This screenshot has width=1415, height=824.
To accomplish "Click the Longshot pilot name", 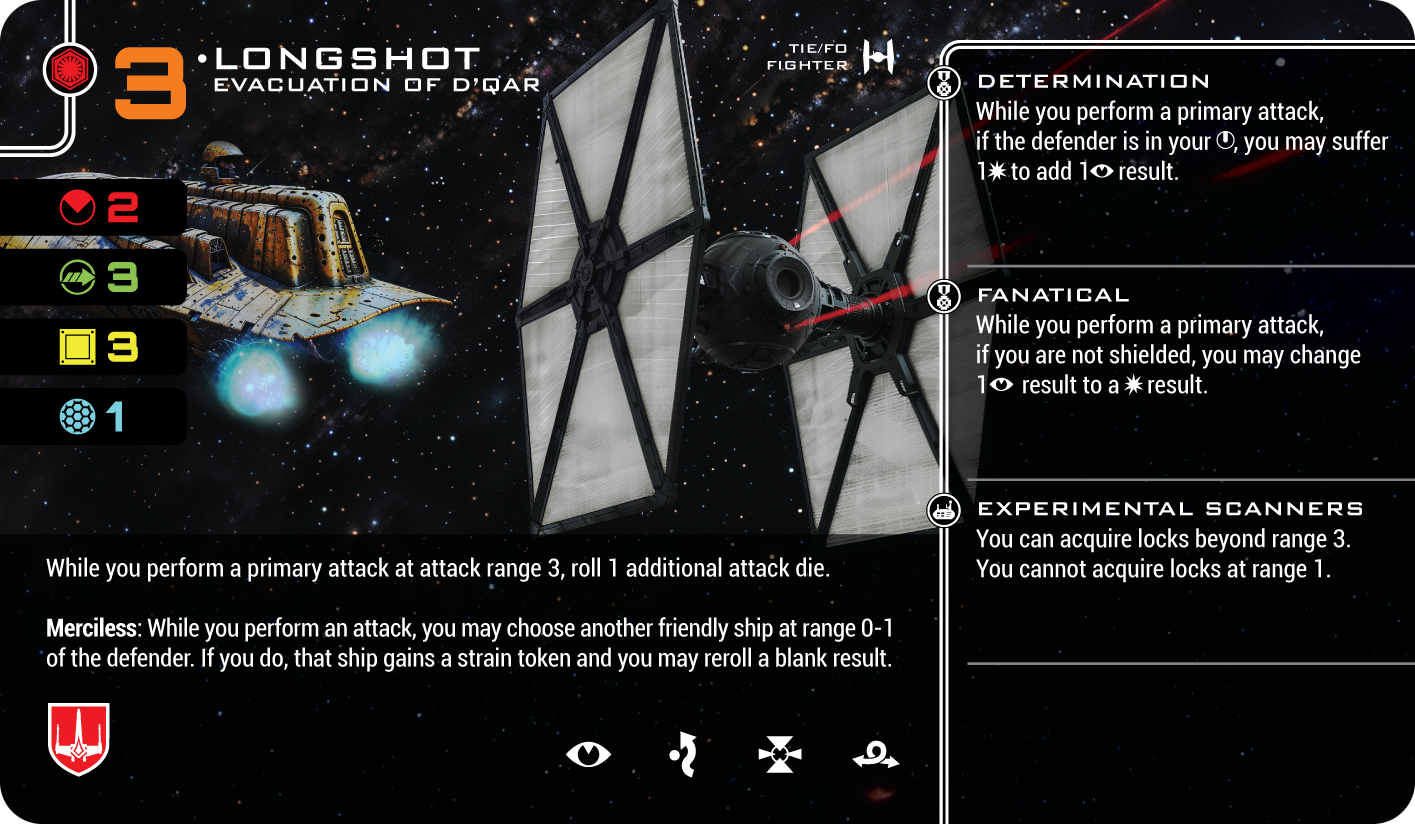I will point(348,59).
